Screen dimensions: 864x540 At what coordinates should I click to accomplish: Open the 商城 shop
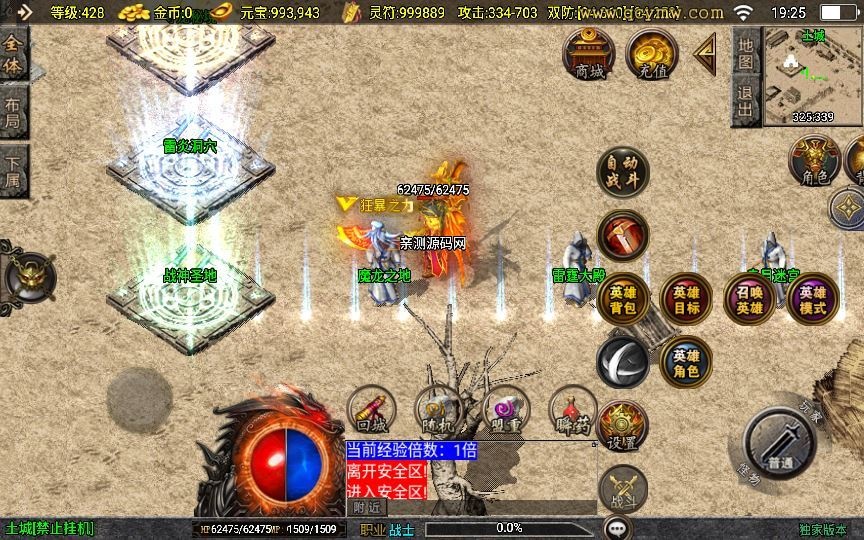tap(589, 54)
